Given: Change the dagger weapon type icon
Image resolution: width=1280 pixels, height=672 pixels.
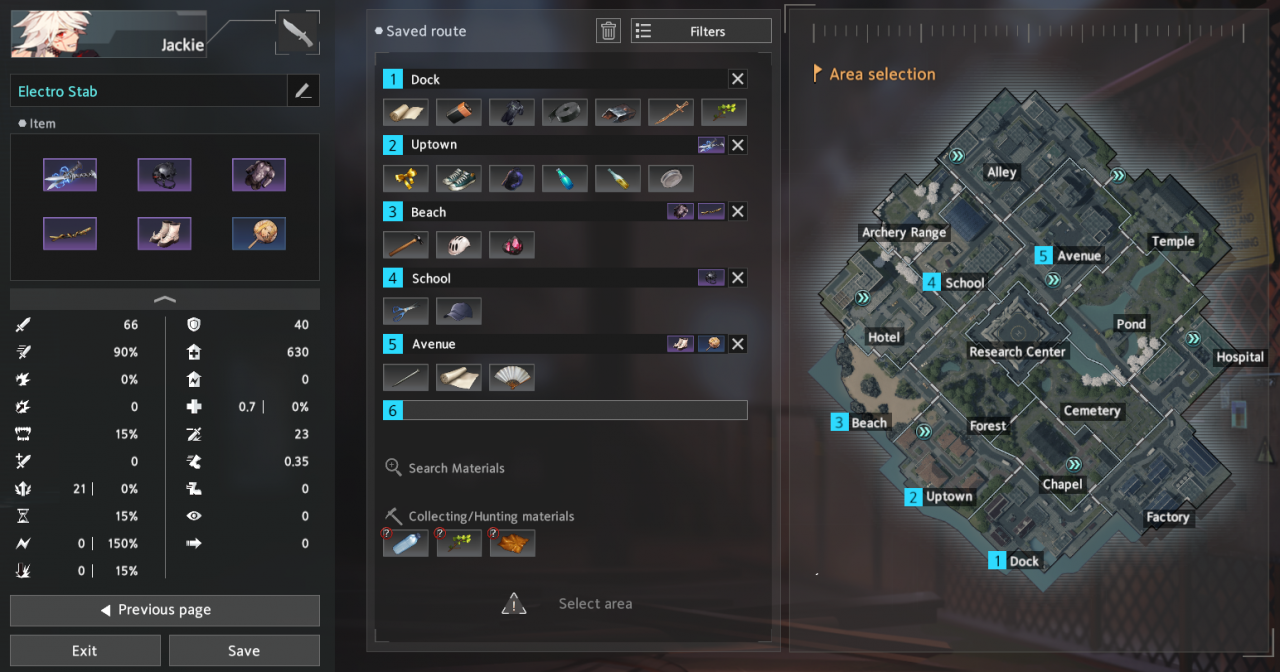Looking at the screenshot, I should (x=298, y=33).
